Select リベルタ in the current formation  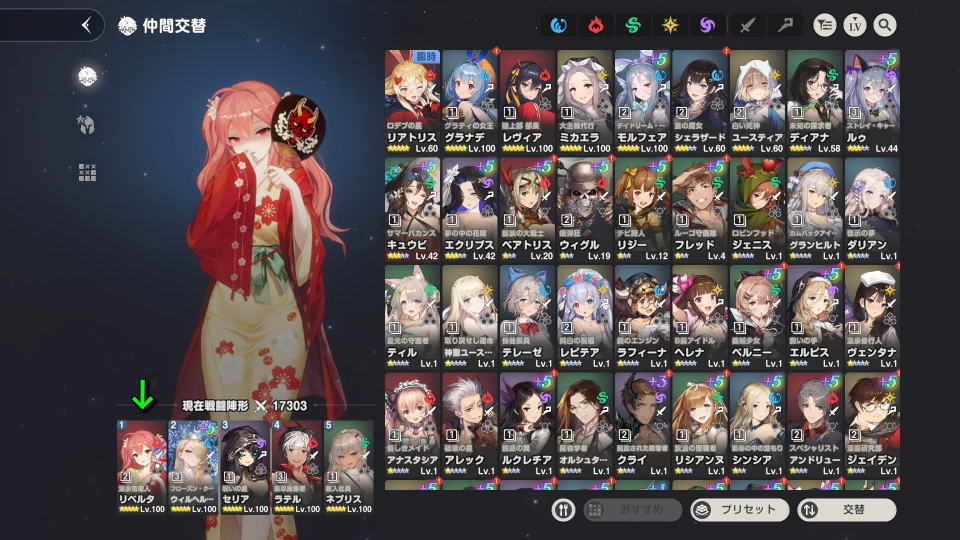pos(140,467)
